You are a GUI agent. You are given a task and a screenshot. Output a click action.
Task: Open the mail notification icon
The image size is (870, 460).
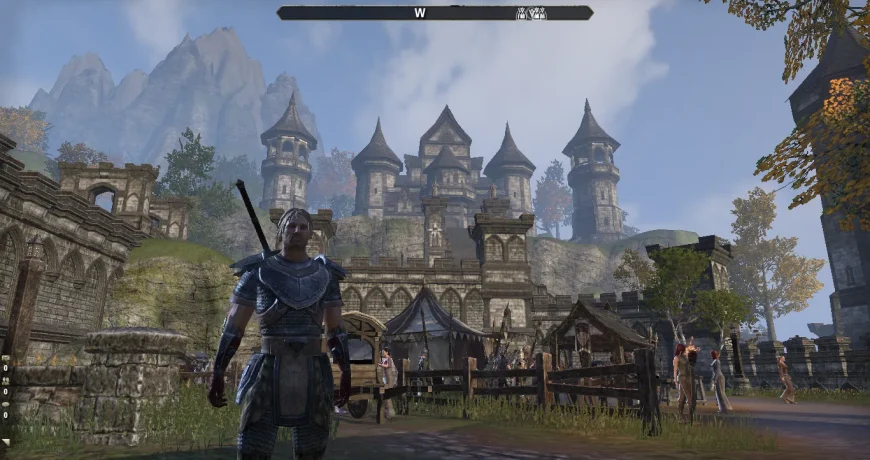click(5, 358)
